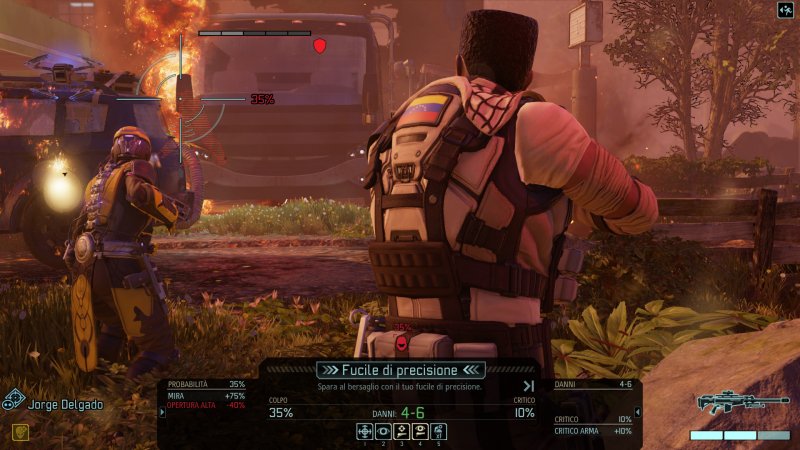Open the top-right corner menu icon

click(x=784, y=11)
